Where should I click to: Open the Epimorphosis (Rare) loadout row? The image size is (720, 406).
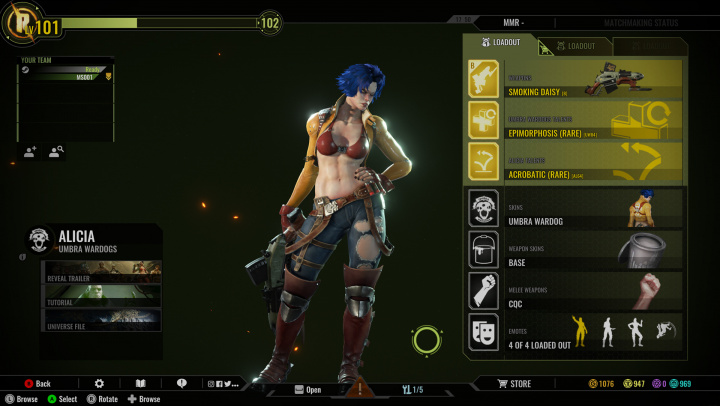click(x=575, y=120)
